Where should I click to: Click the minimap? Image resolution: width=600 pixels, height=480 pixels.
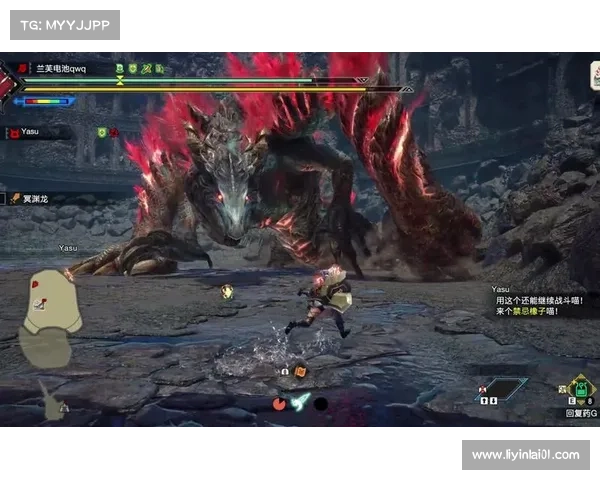point(48,317)
